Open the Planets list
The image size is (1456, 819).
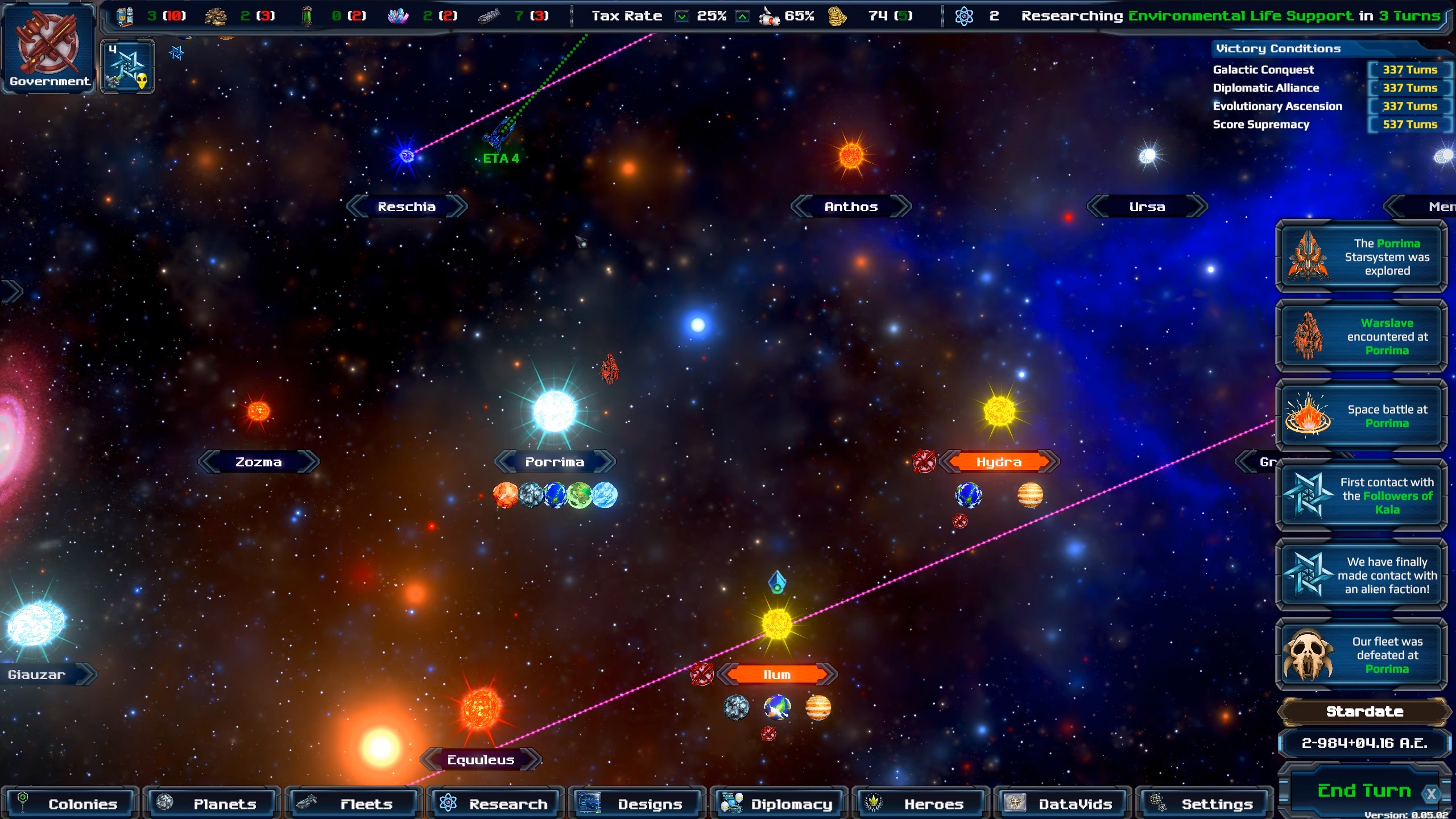click(212, 804)
